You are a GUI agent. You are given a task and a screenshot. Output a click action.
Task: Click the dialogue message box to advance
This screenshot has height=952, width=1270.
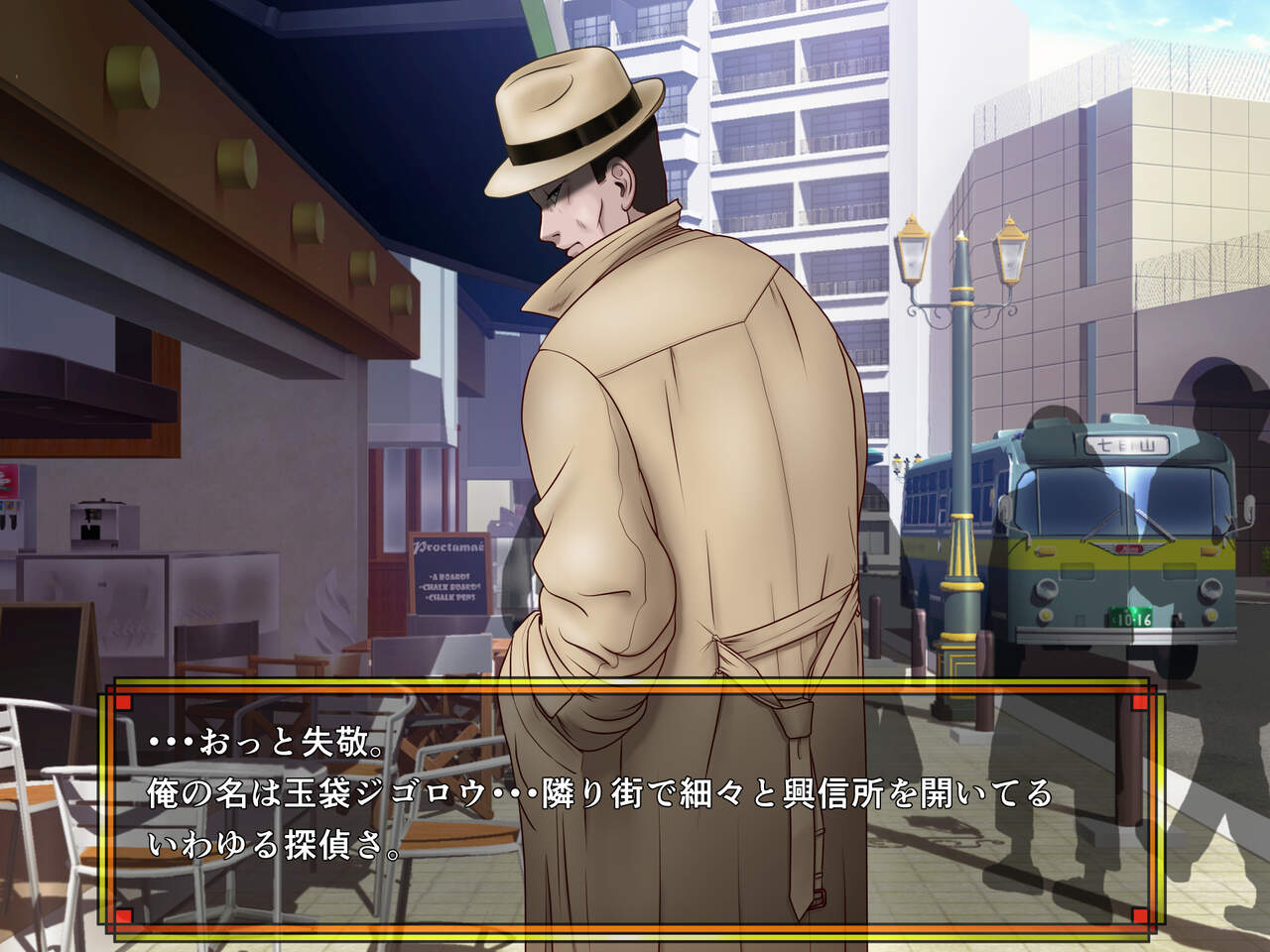[x=633, y=808]
